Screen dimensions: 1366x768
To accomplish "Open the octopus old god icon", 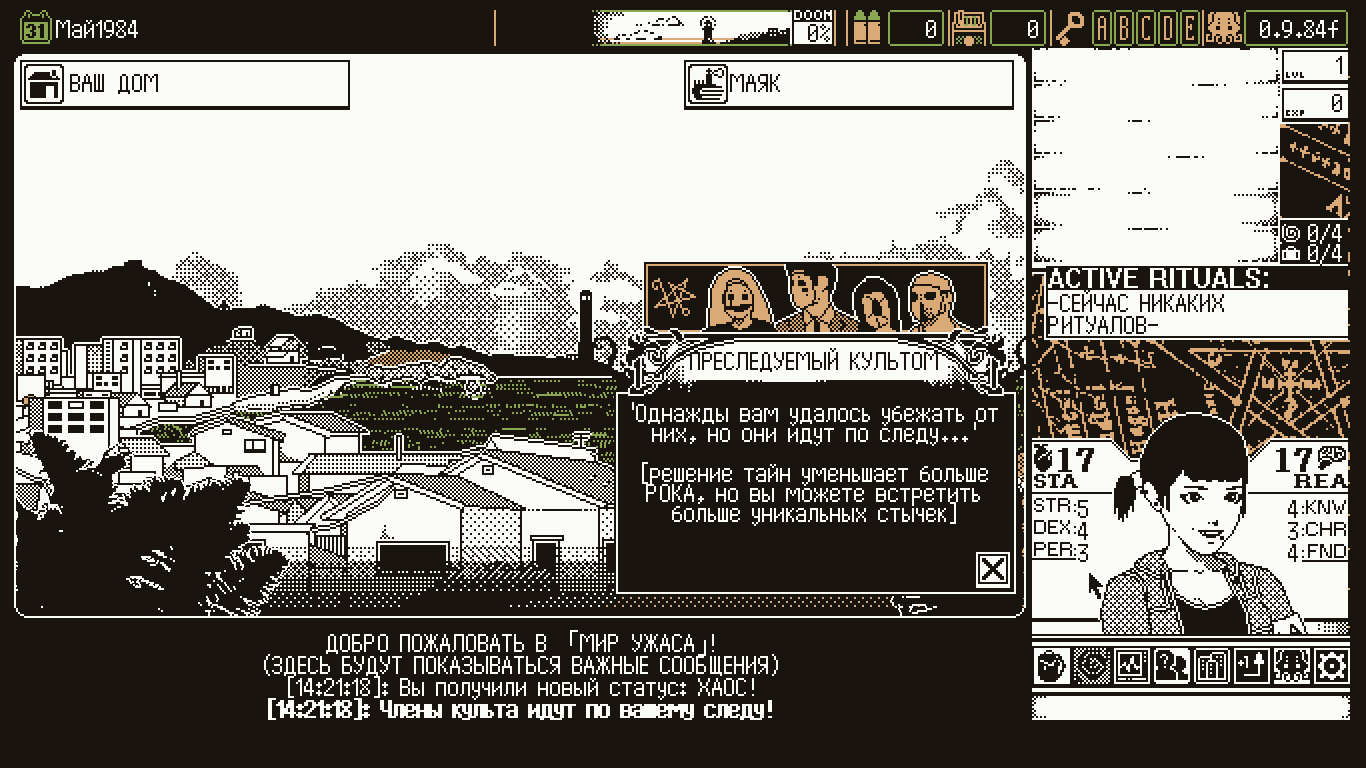I will 1291,666.
